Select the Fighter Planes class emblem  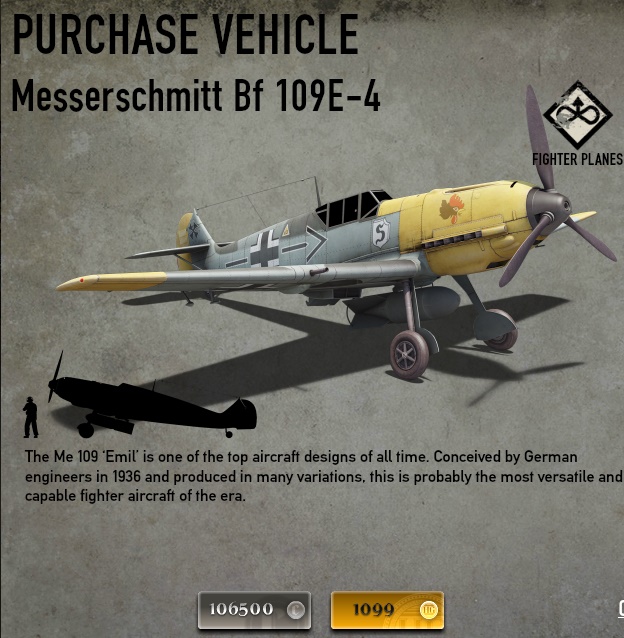tap(577, 116)
